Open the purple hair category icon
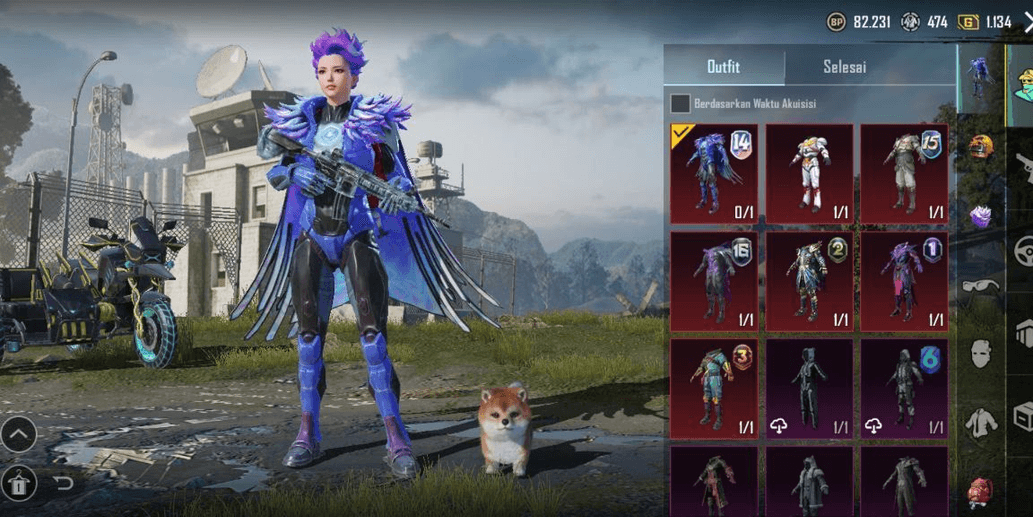The image size is (1033, 517). tap(981, 216)
